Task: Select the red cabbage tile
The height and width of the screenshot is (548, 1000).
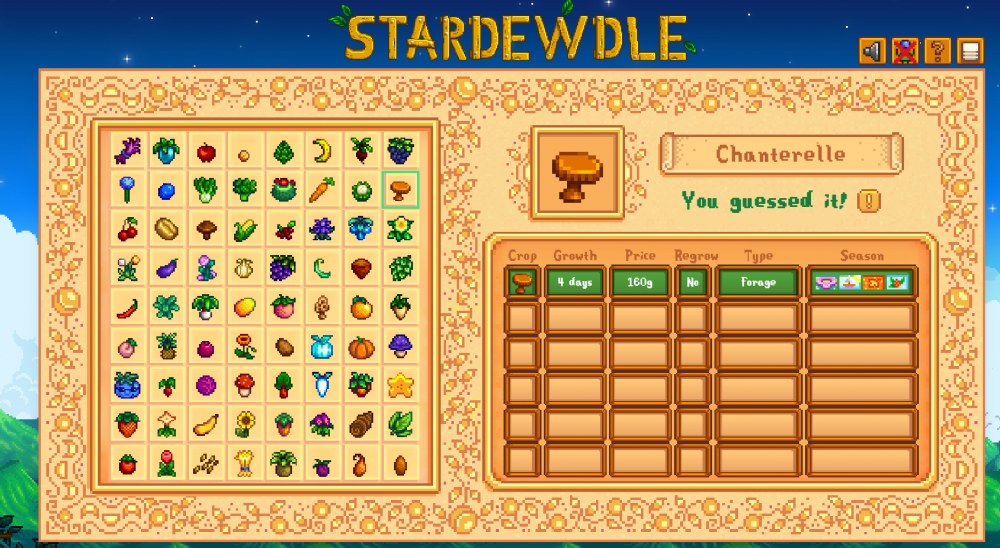Action: (205, 385)
